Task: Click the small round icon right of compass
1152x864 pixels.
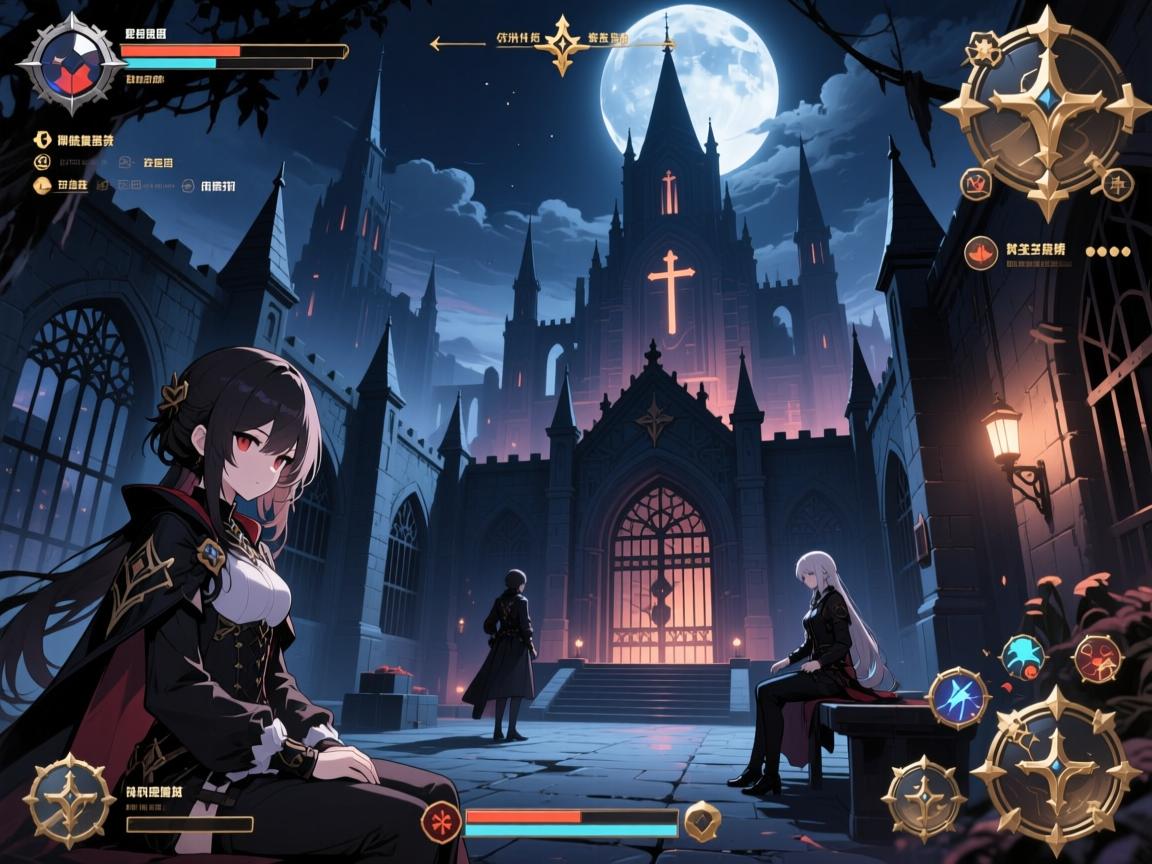Action: tap(1116, 183)
